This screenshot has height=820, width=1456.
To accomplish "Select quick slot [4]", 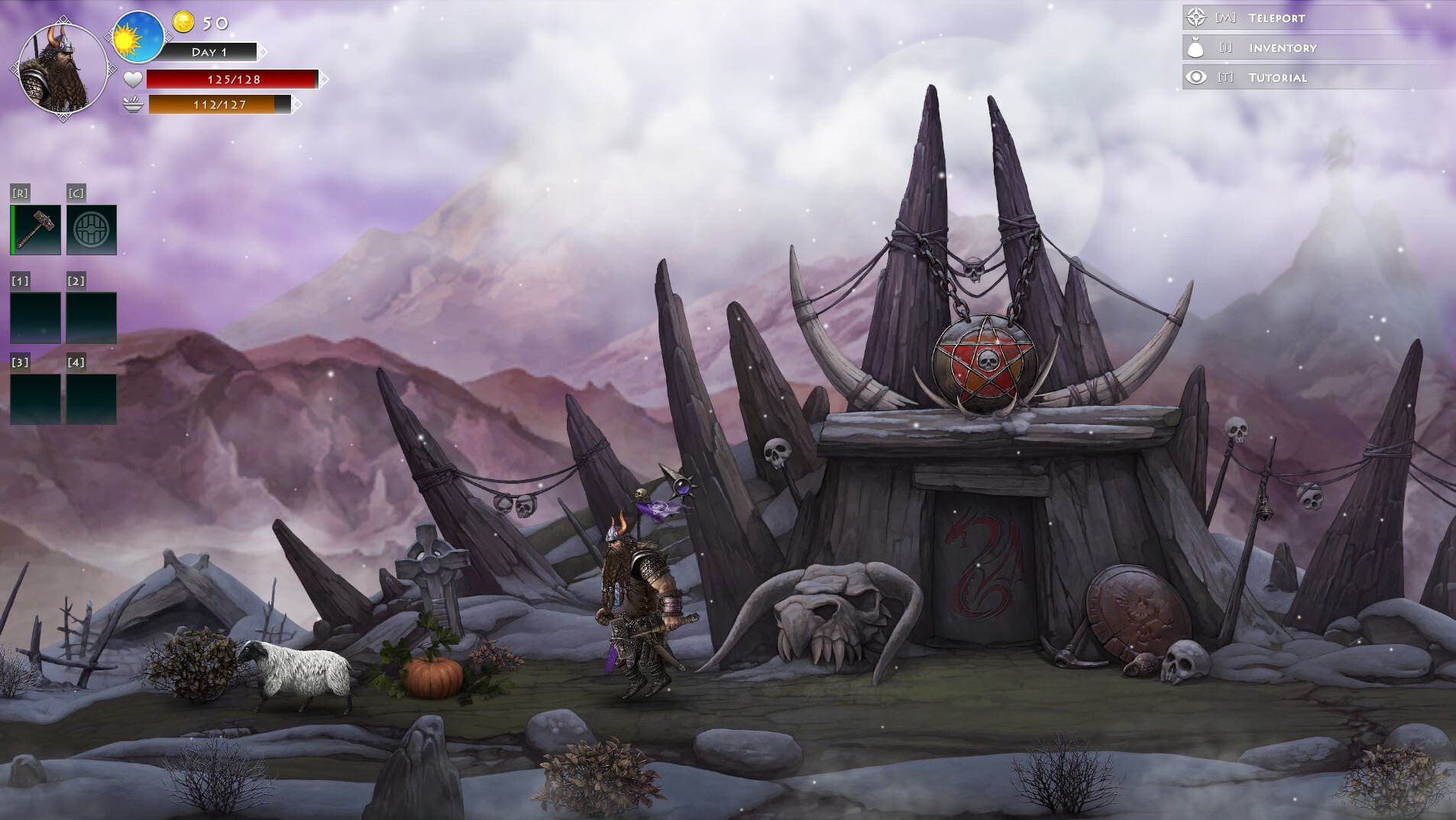I will [x=91, y=399].
